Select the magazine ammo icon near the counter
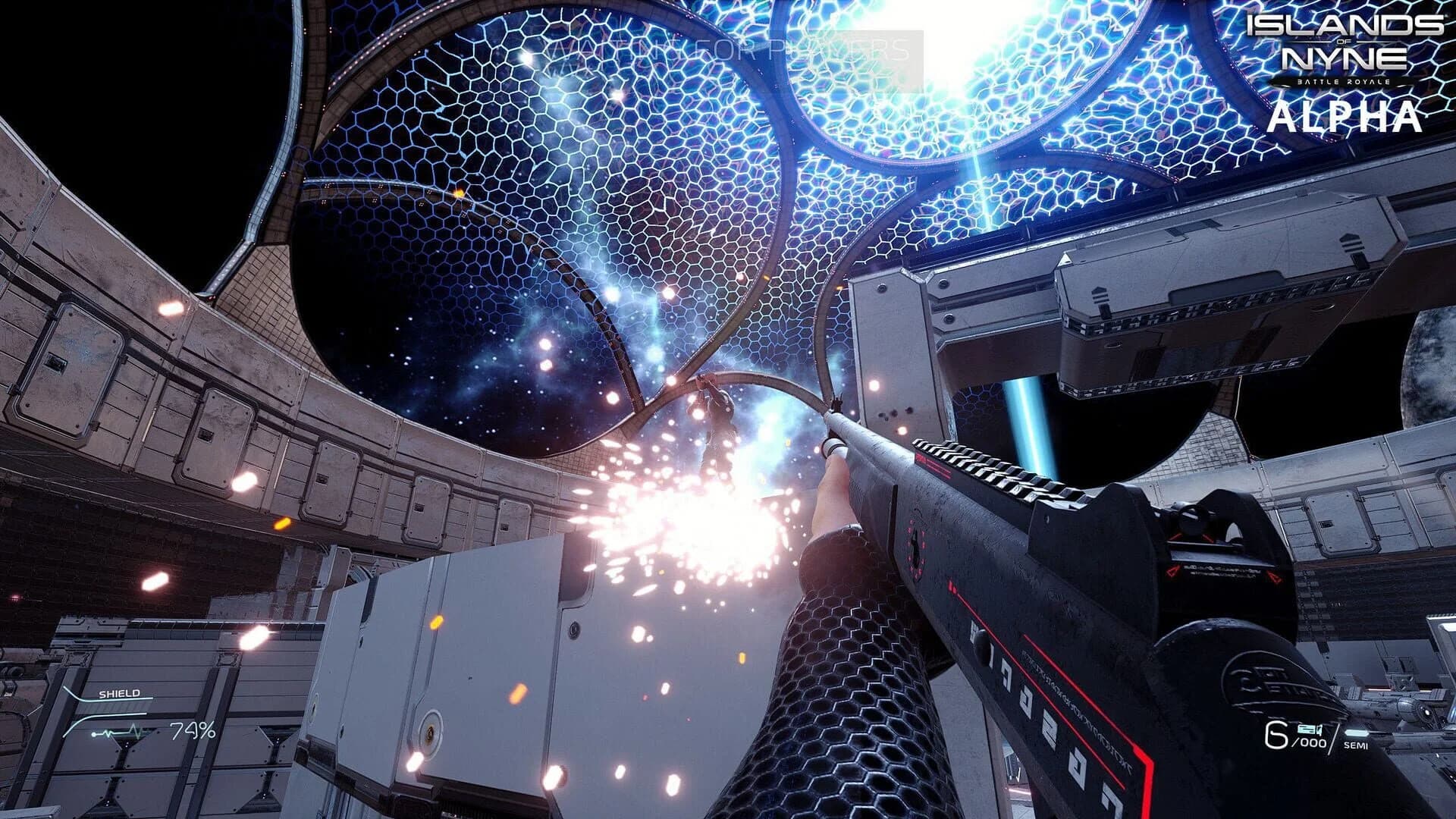Screen dimensions: 1456x819 pos(1309,730)
